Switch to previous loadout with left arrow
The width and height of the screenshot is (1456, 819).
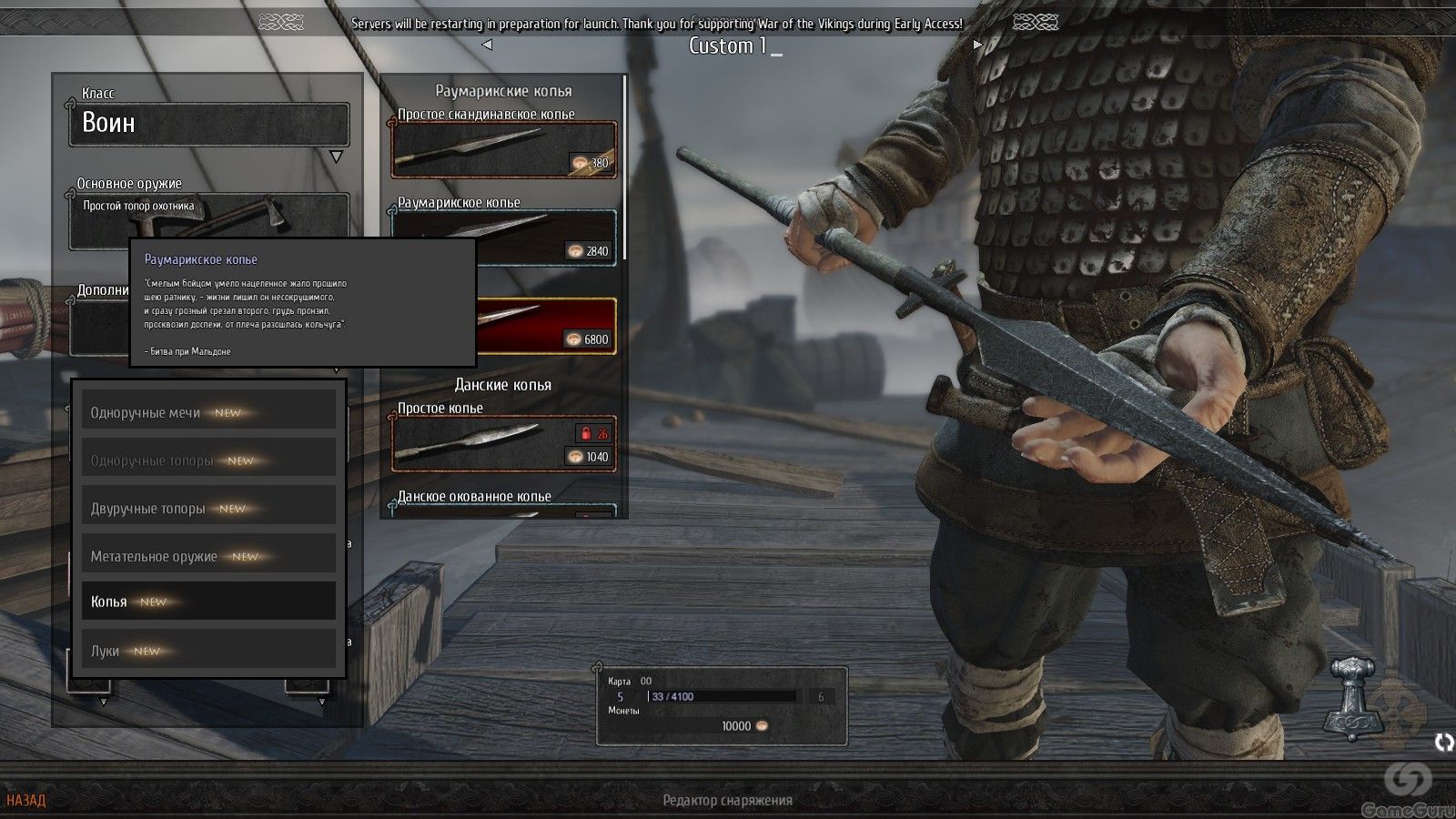click(487, 45)
